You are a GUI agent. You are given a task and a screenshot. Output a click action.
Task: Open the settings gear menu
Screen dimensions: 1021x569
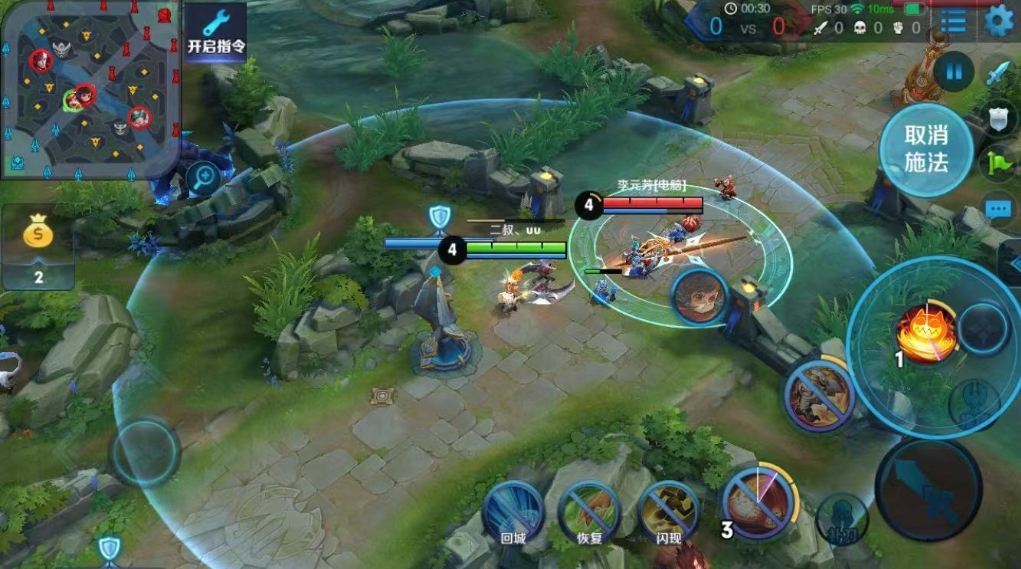998,20
